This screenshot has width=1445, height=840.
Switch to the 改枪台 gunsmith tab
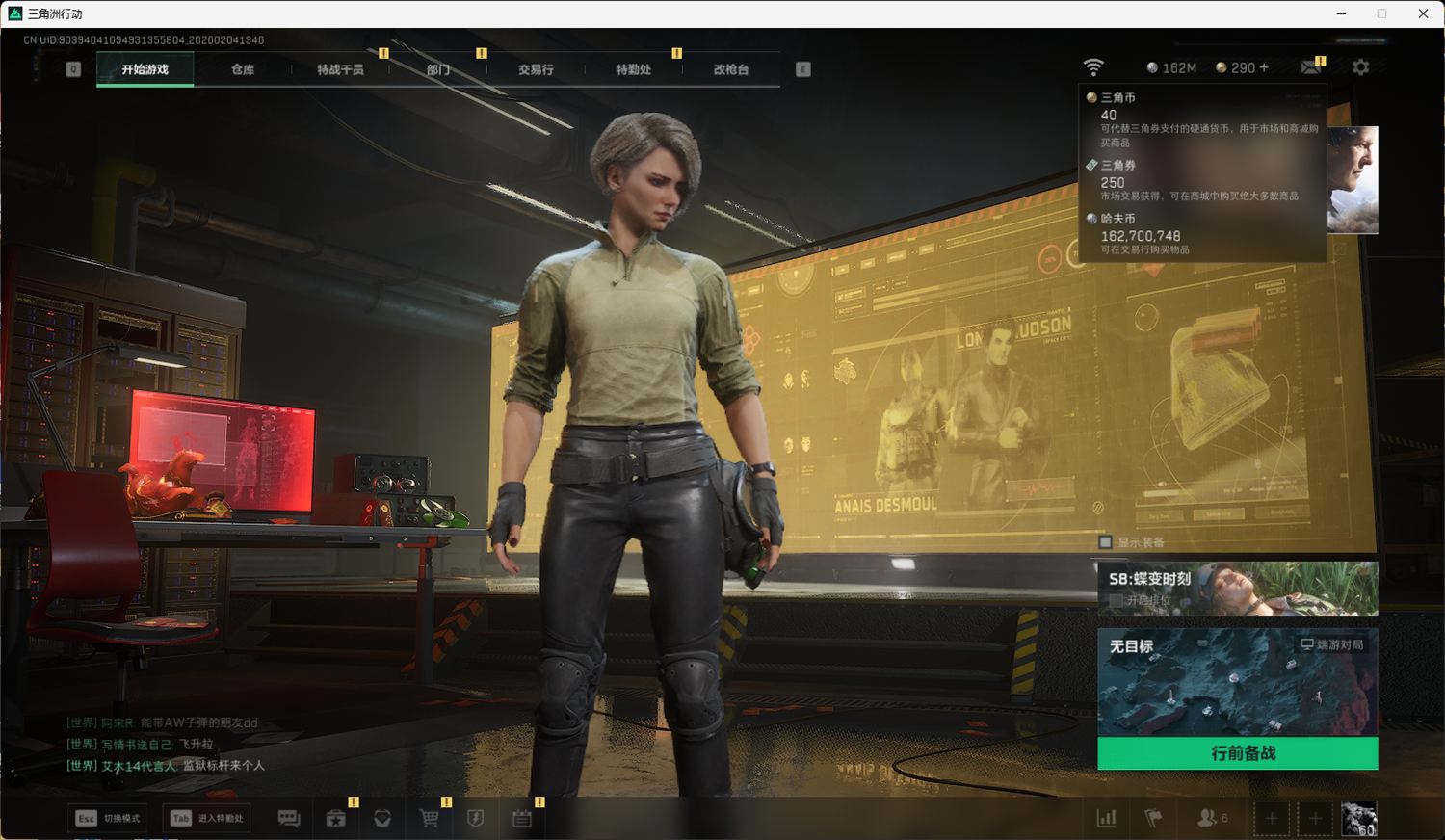[x=730, y=69]
